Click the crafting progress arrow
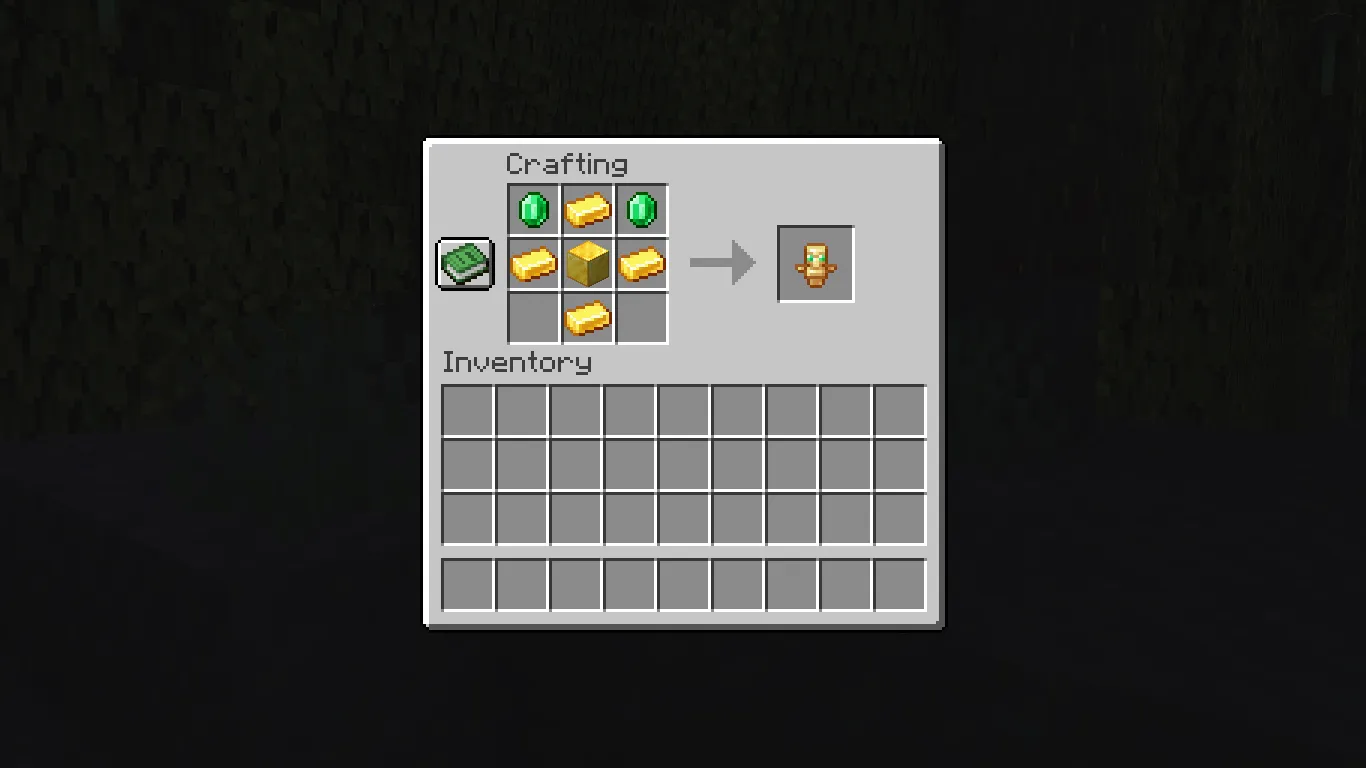Image resolution: width=1366 pixels, height=768 pixels. (722, 262)
